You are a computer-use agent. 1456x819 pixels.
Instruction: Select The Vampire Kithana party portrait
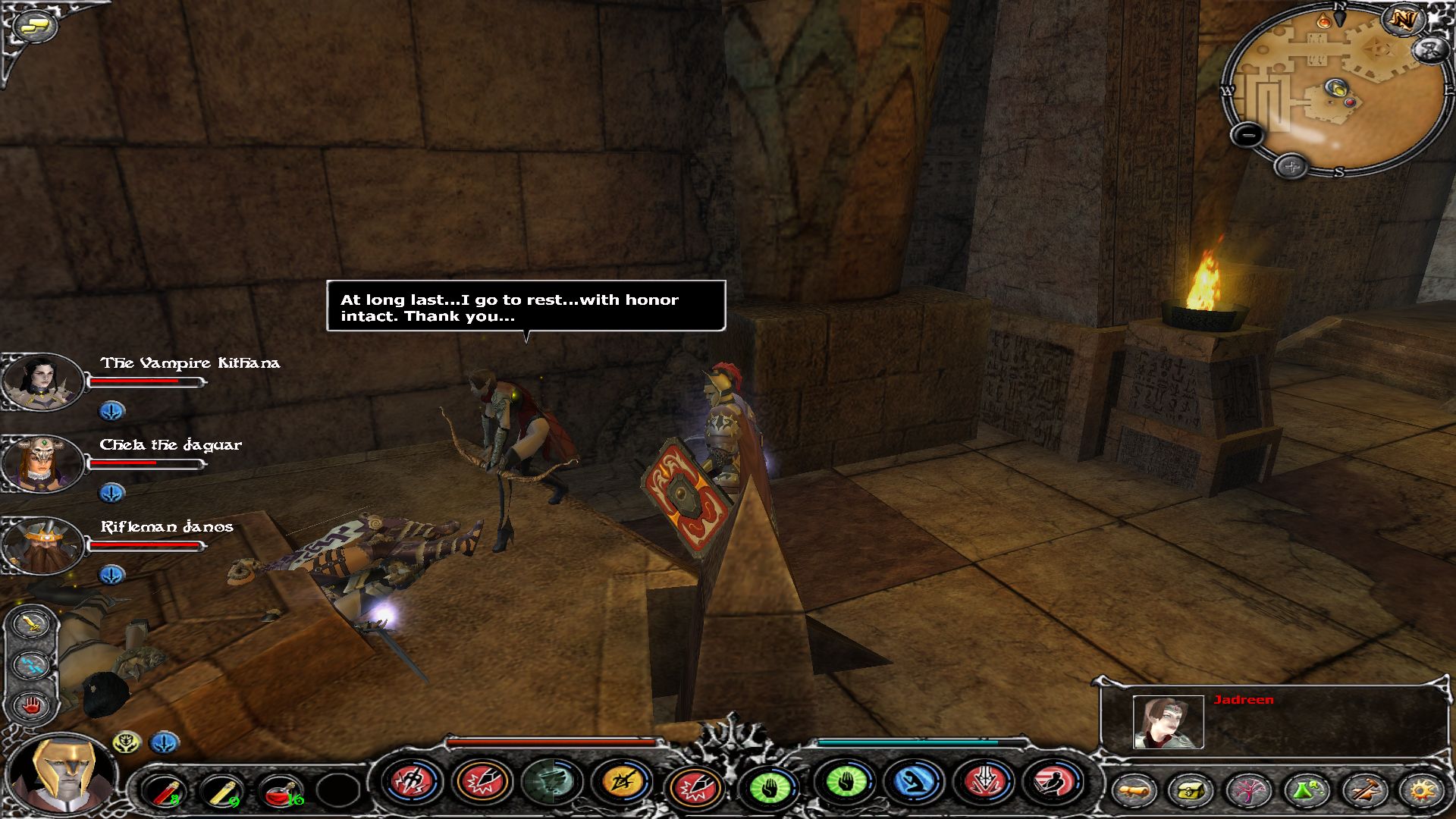(x=41, y=381)
